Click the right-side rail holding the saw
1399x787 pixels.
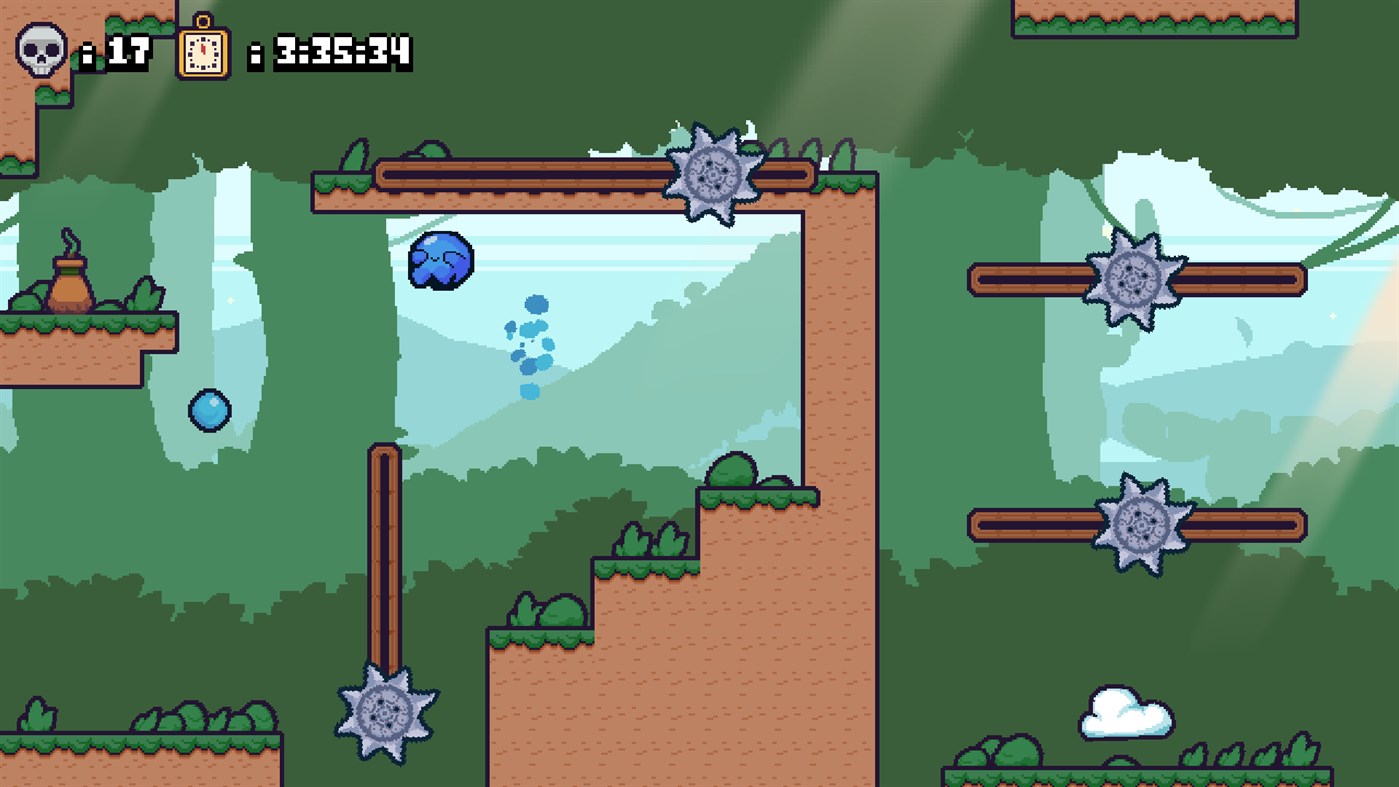click(1250, 281)
